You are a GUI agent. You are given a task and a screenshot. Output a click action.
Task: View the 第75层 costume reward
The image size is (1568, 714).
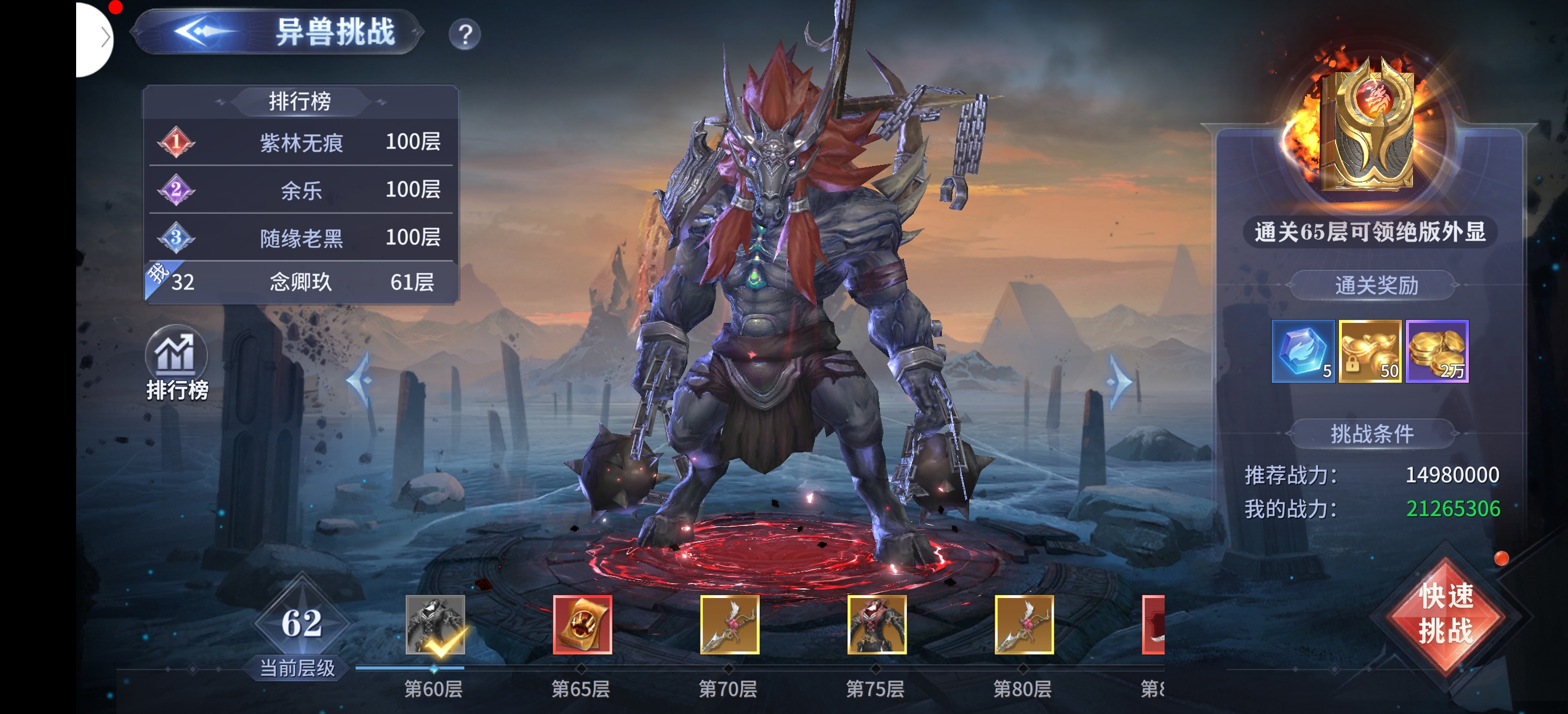click(x=877, y=624)
